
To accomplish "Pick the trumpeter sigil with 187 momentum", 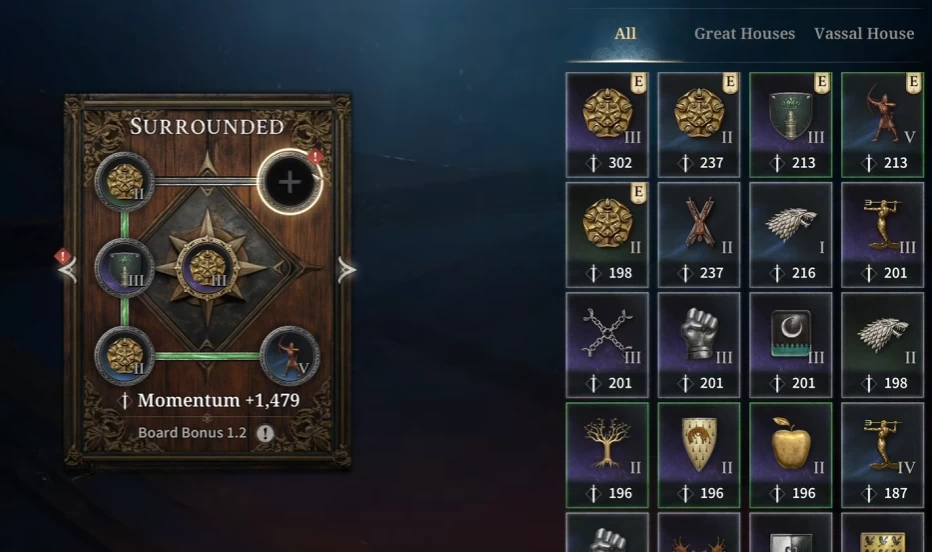I will (882, 454).
